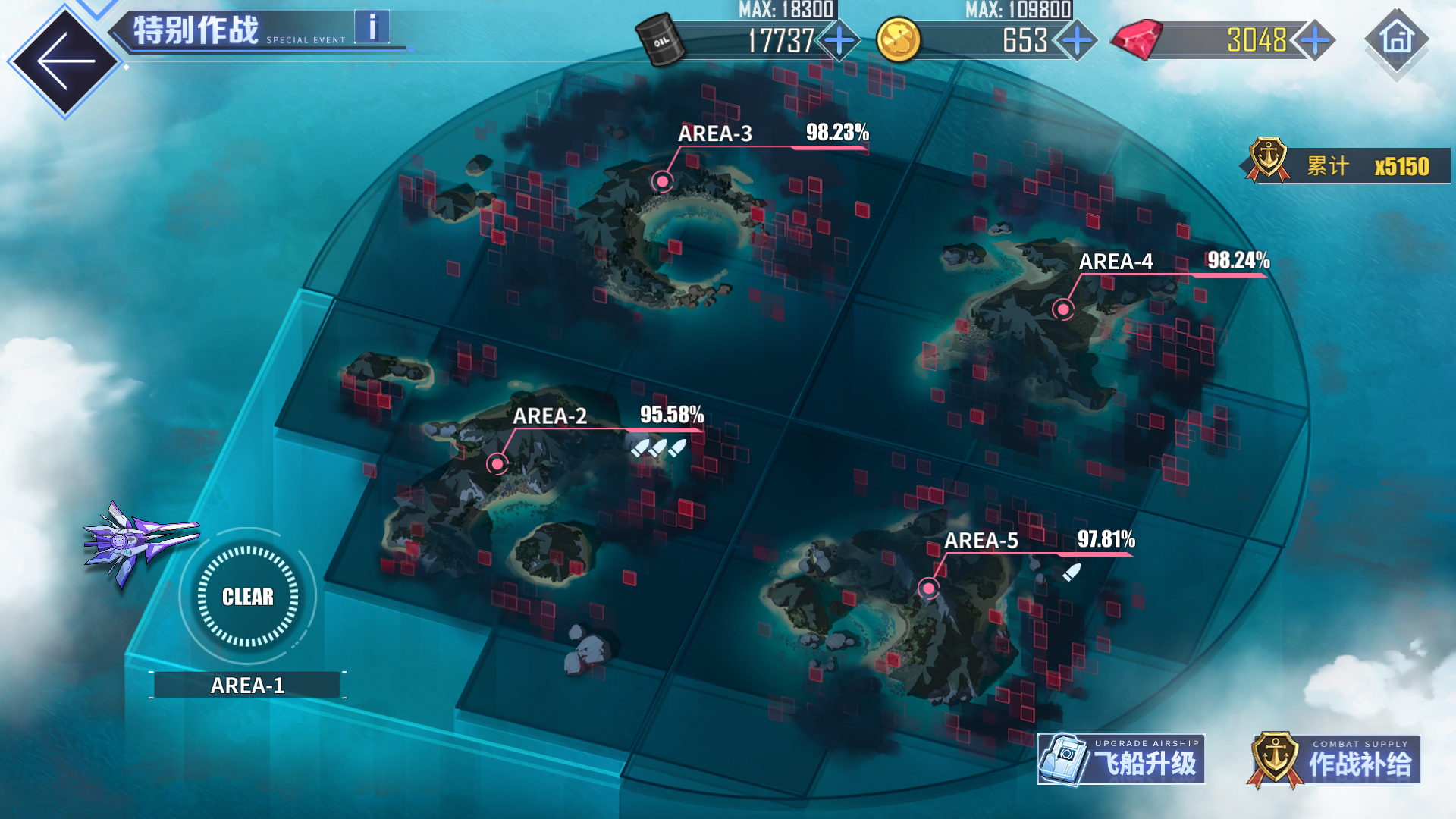Select the AREA-2 map marker
Screen dimensions: 1456x819
point(497,463)
